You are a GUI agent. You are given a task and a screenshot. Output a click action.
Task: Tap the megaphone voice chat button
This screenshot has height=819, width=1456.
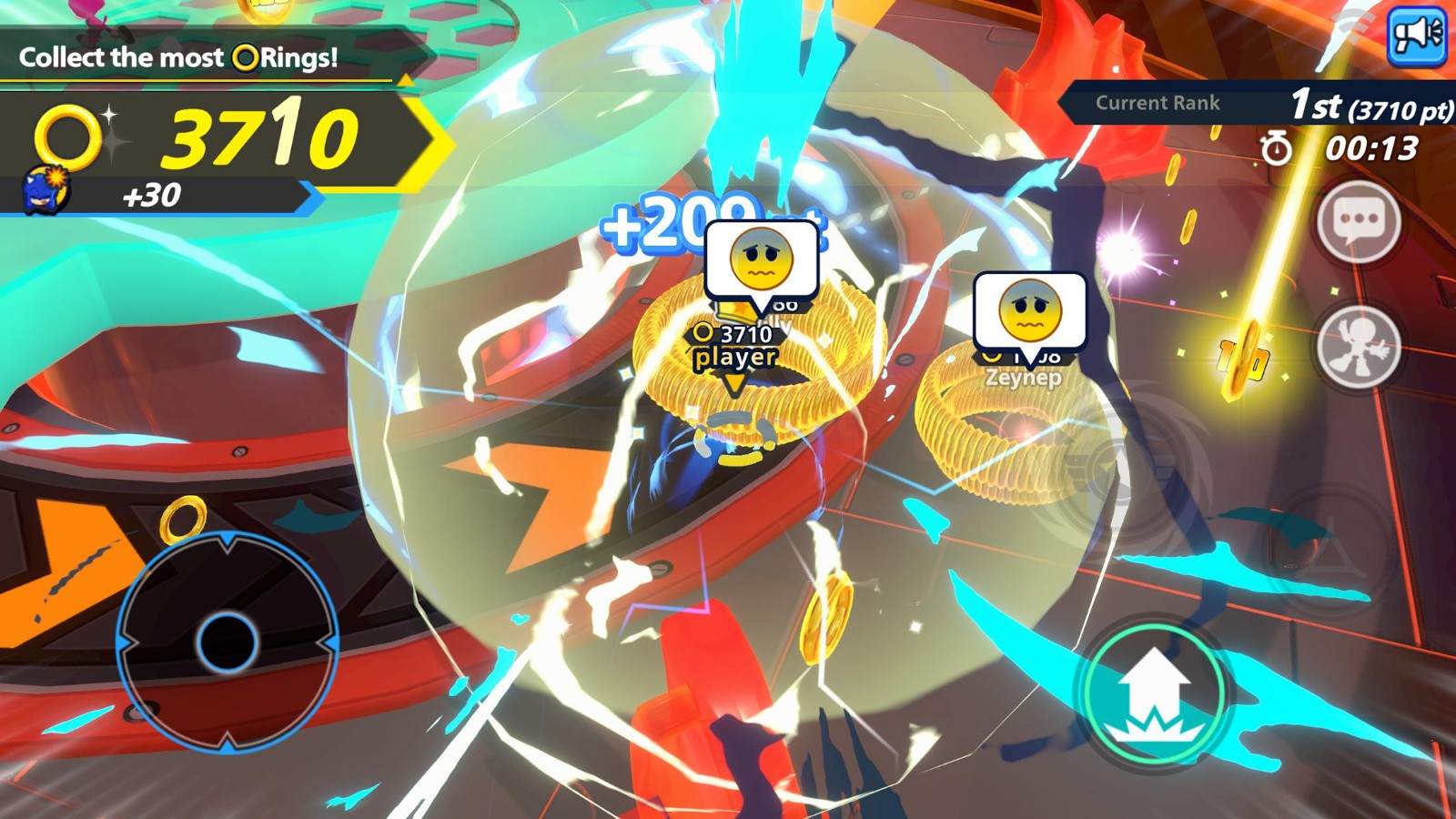click(x=1416, y=35)
